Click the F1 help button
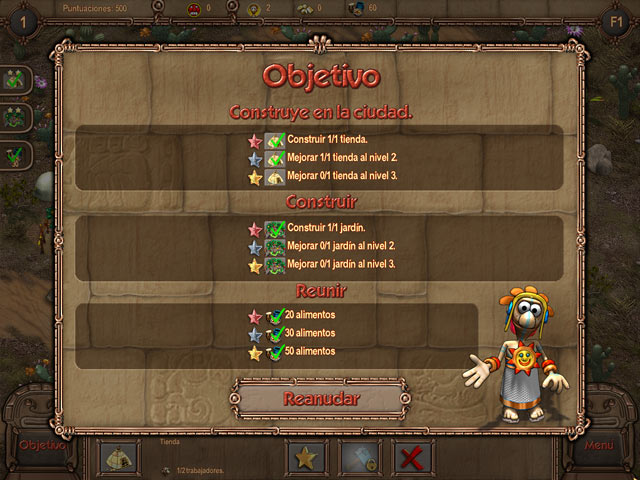 [x=615, y=21]
